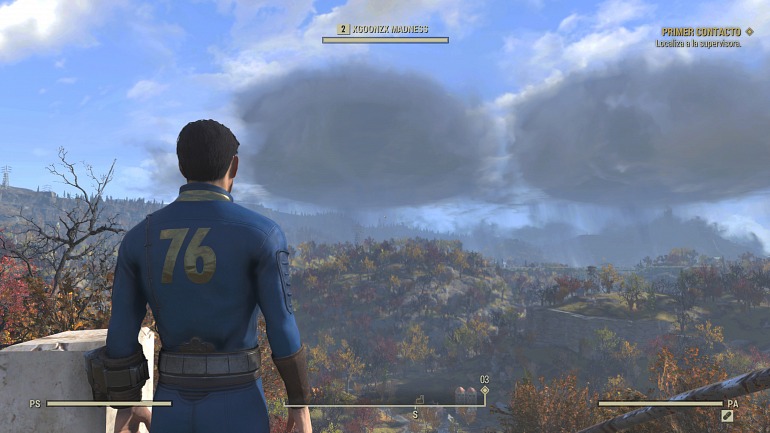
Task: Select the small location marker on the compass
Action: 421,400
